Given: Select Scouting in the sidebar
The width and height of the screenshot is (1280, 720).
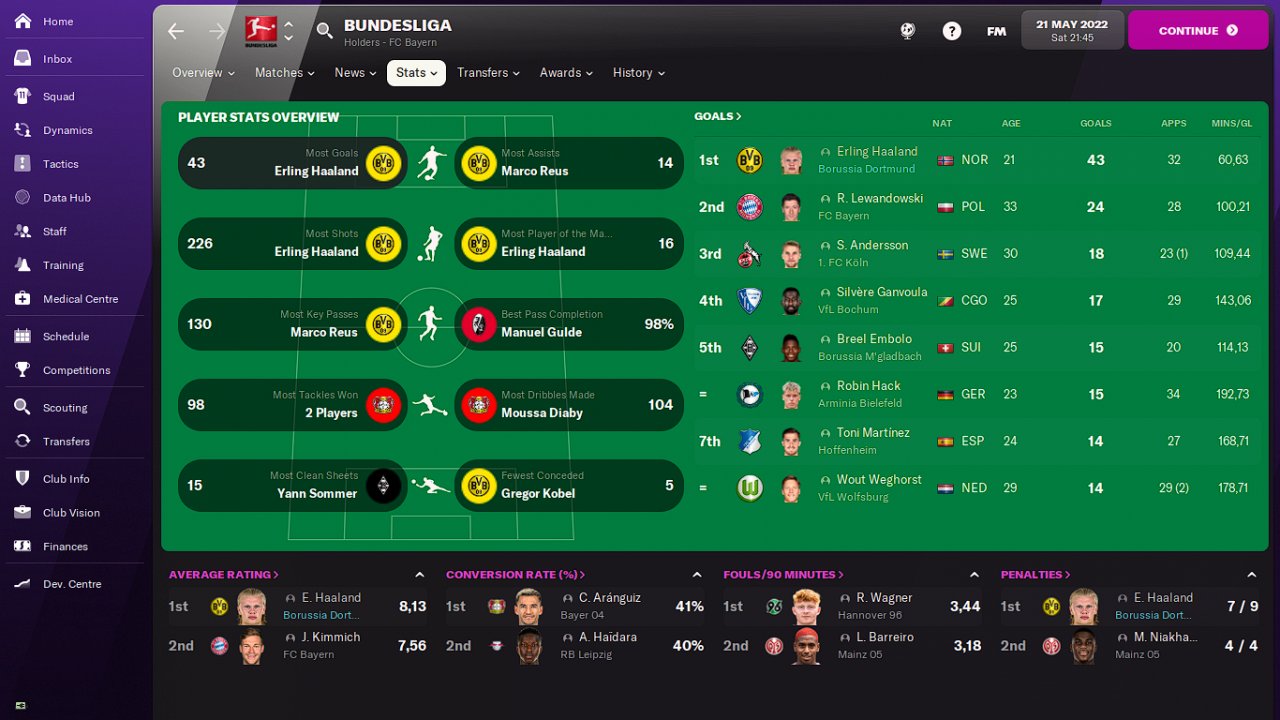Looking at the screenshot, I should pos(65,408).
